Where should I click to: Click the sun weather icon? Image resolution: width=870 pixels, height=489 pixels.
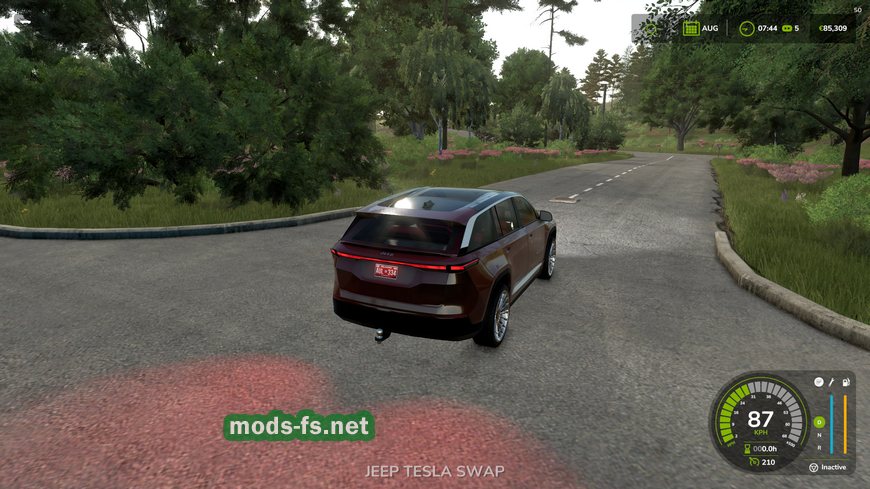point(653,28)
